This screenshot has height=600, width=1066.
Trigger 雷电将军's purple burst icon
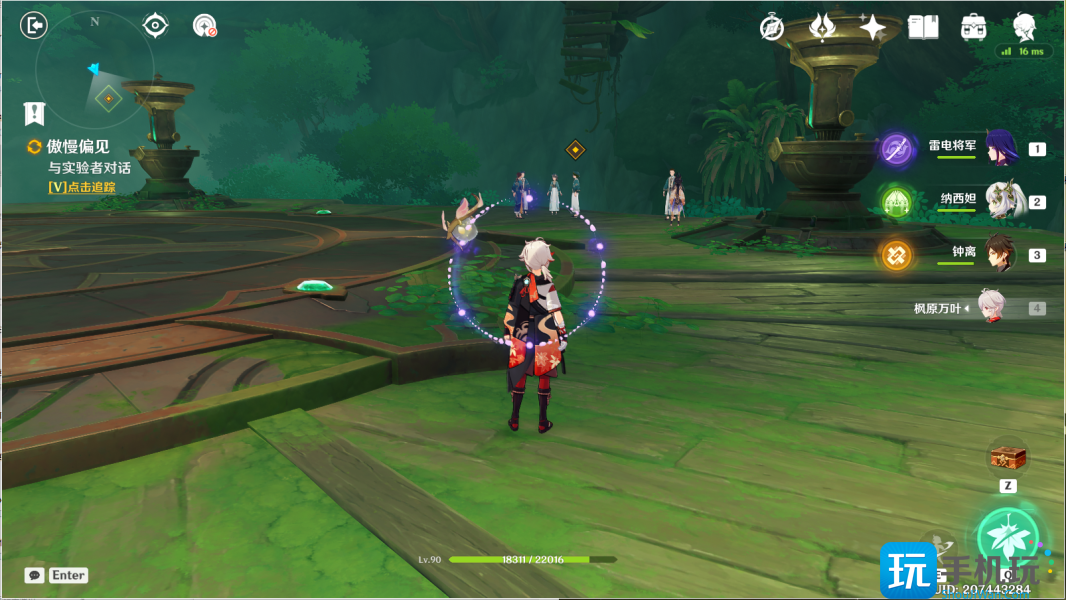pyautogui.click(x=897, y=150)
